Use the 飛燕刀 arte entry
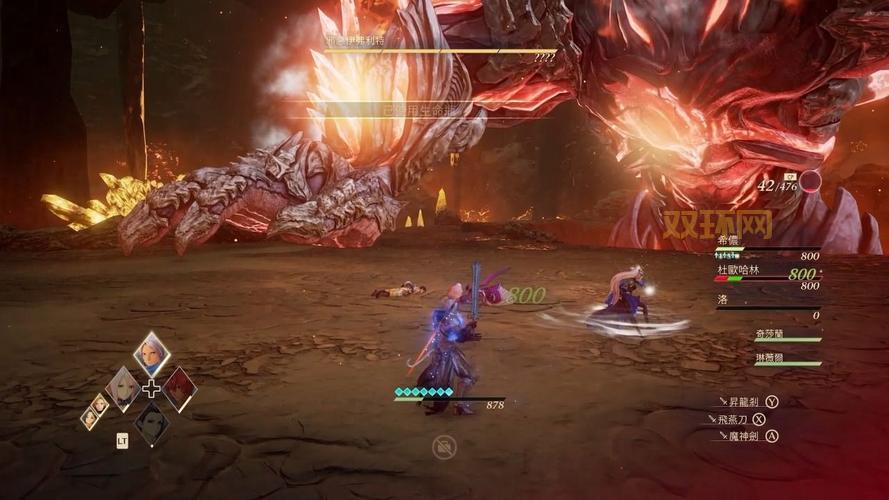The width and height of the screenshot is (889, 500). coord(741,419)
